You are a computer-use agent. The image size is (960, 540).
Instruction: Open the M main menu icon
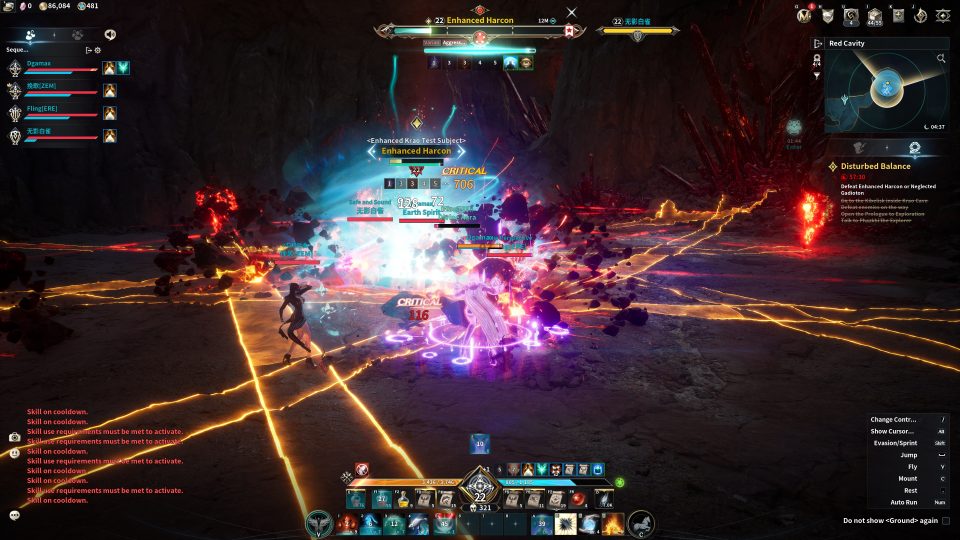click(x=802, y=15)
